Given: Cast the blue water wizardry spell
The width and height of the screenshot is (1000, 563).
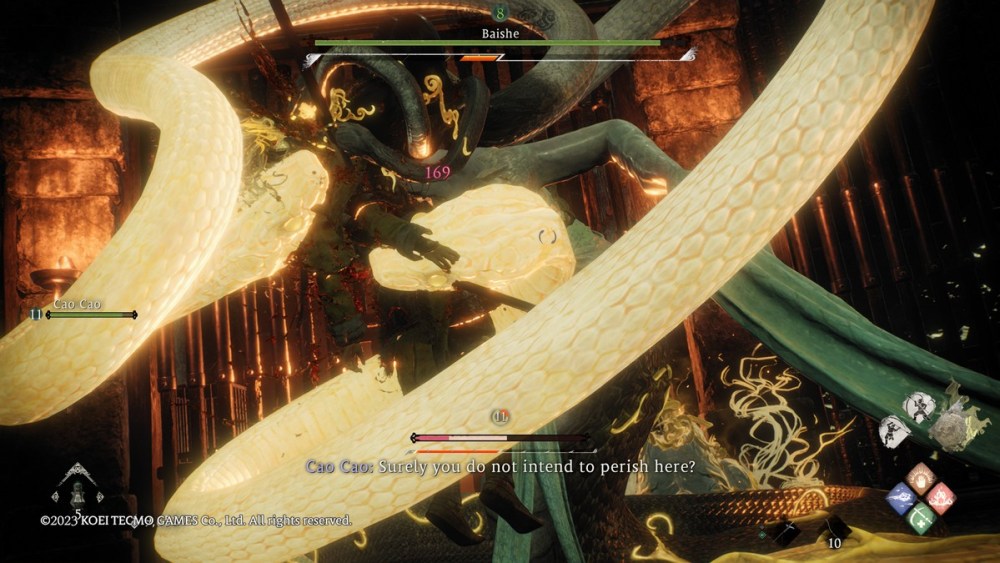Looking at the screenshot, I should [903, 496].
